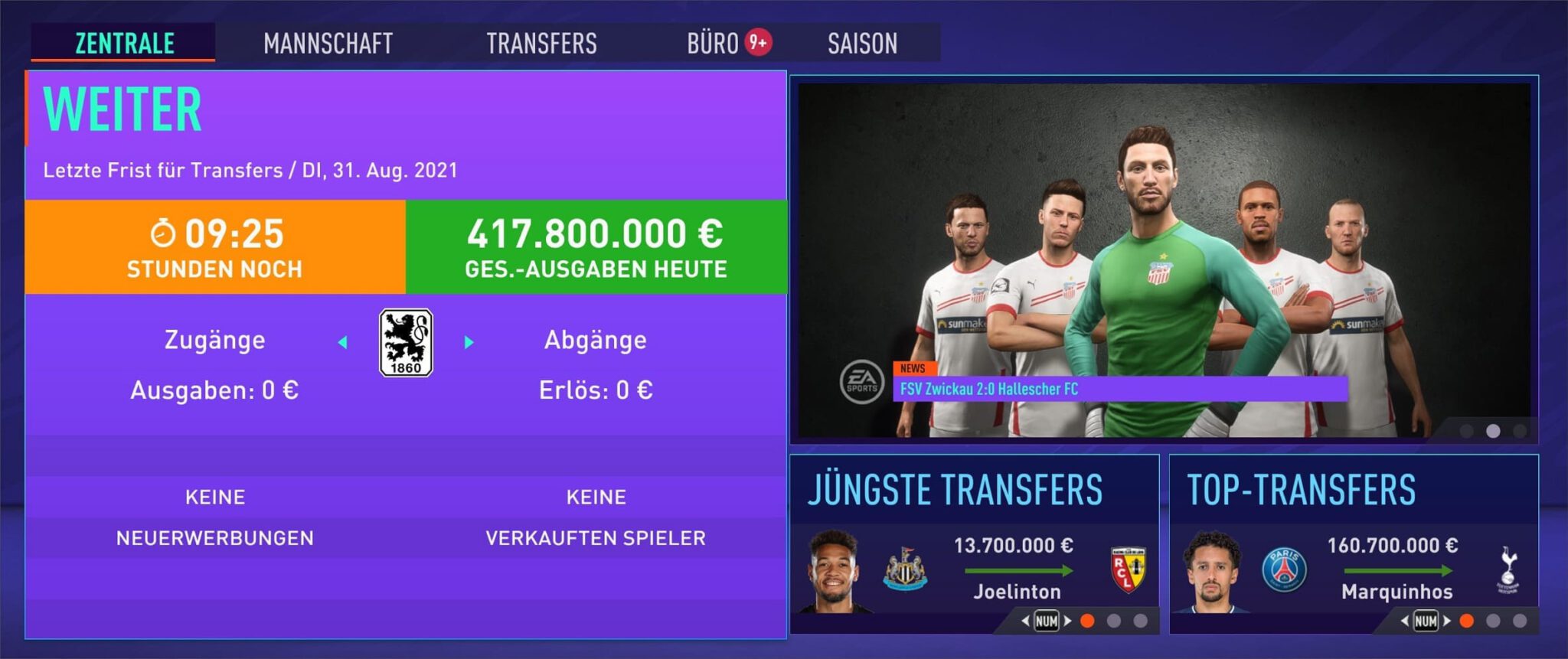This screenshot has height=659, width=1568.
Task: Open the Saison tab
Action: click(862, 43)
